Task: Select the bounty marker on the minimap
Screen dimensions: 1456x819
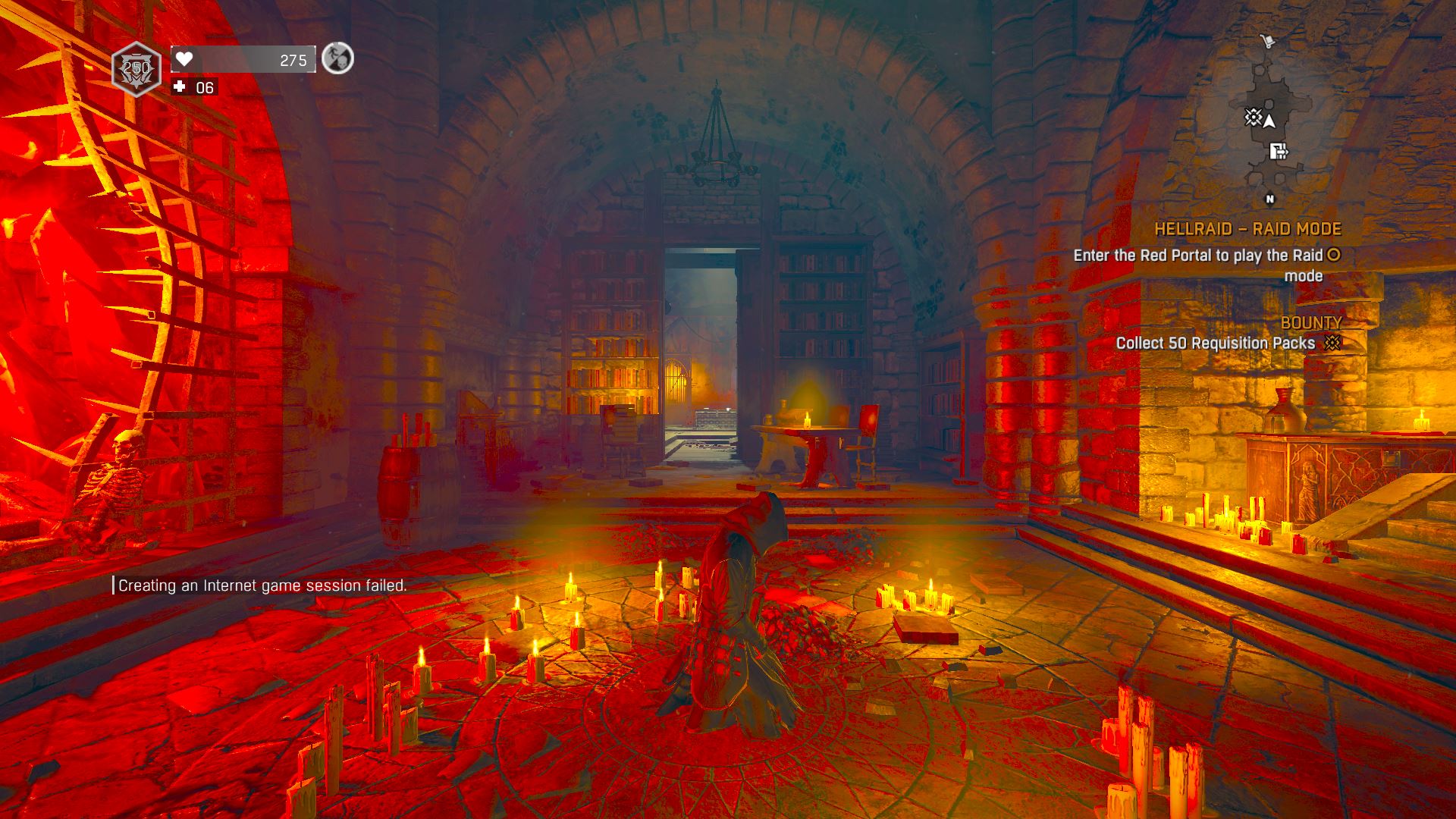Action: point(1252,118)
